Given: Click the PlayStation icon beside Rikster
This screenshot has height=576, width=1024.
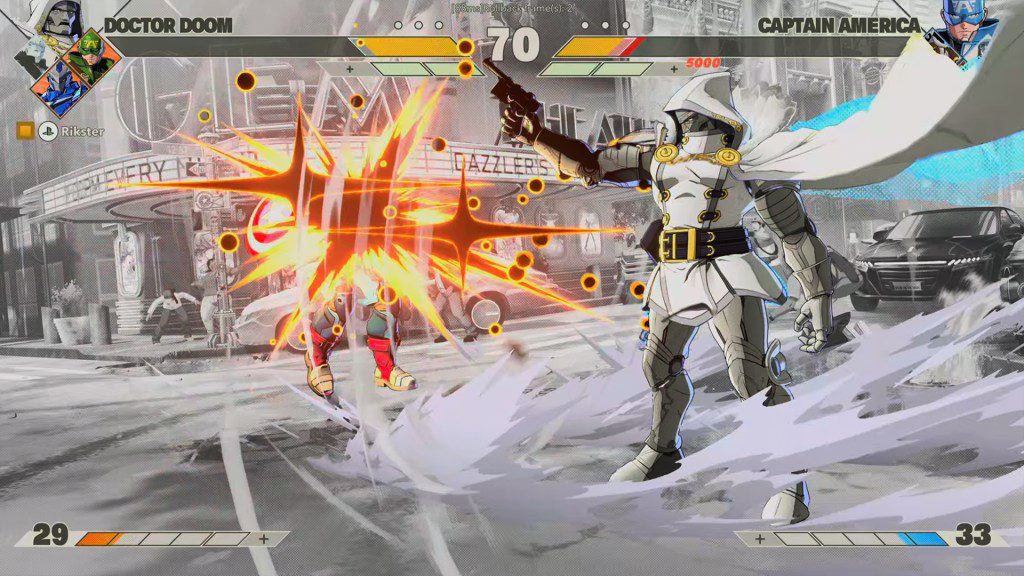Looking at the screenshot, I should (x=46, y=130).
